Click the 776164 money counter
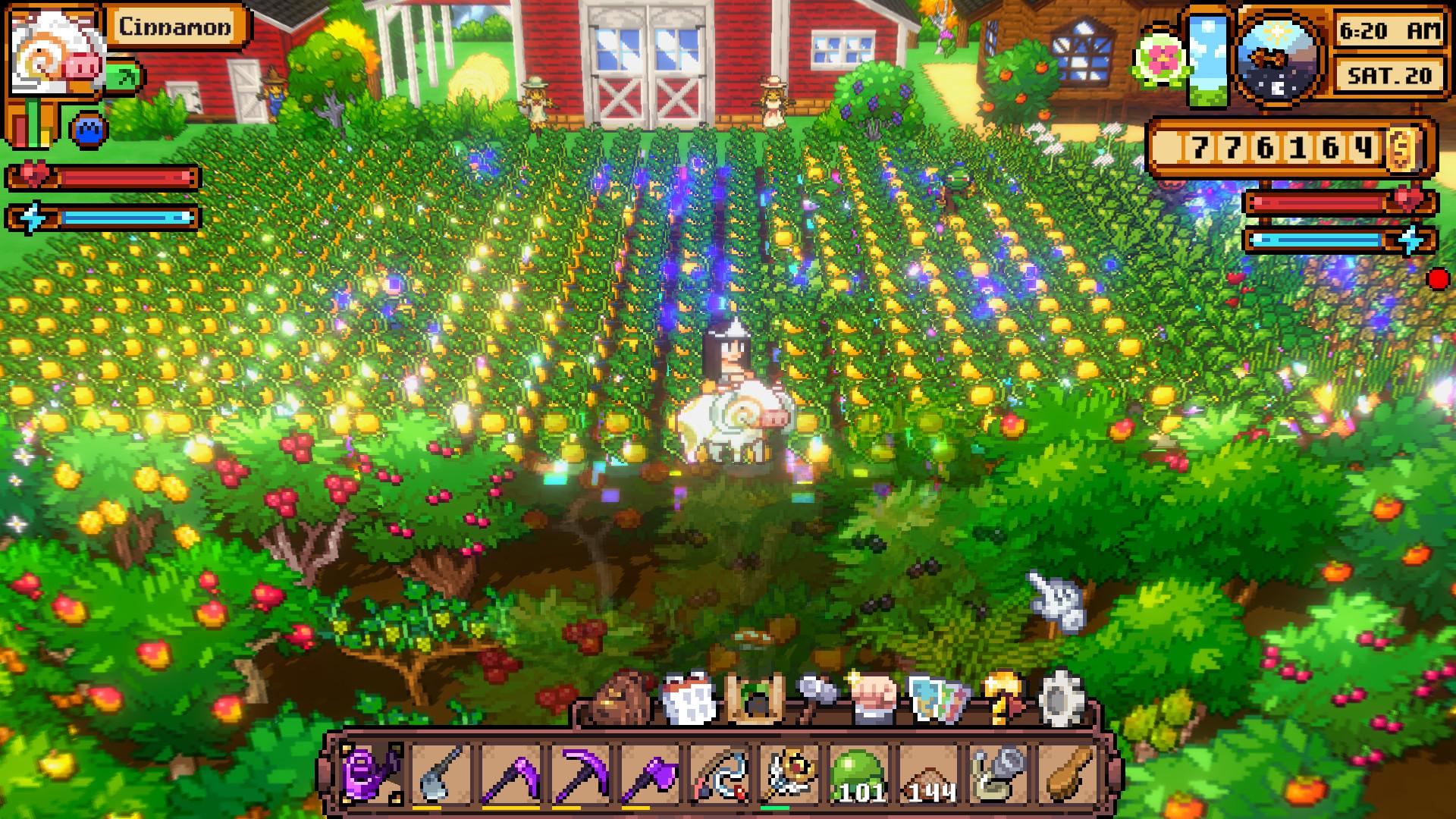Screen dimensions: 1456x819 tap(1289, 146)
